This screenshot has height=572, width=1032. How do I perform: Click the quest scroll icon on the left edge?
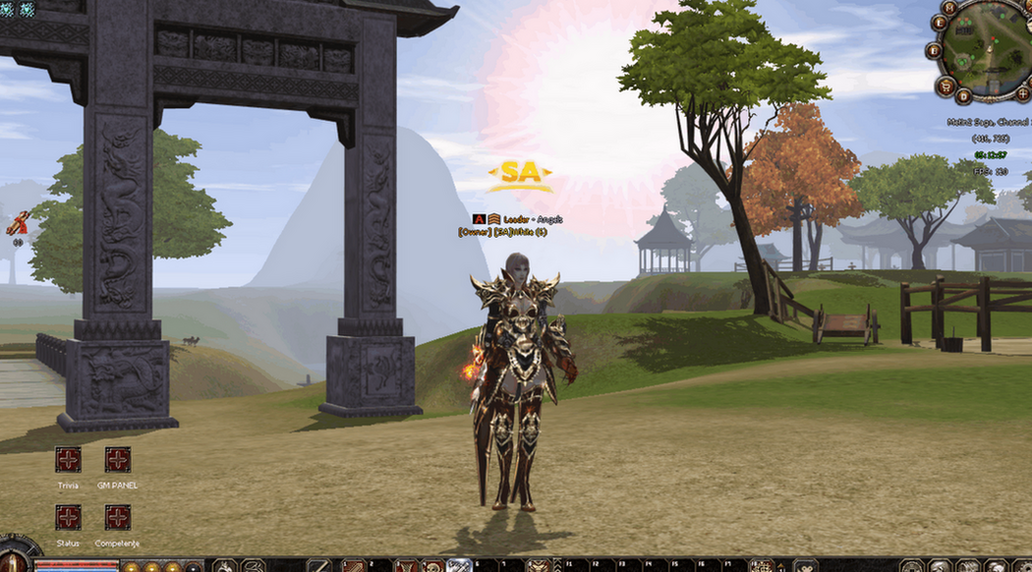[17, 224]
